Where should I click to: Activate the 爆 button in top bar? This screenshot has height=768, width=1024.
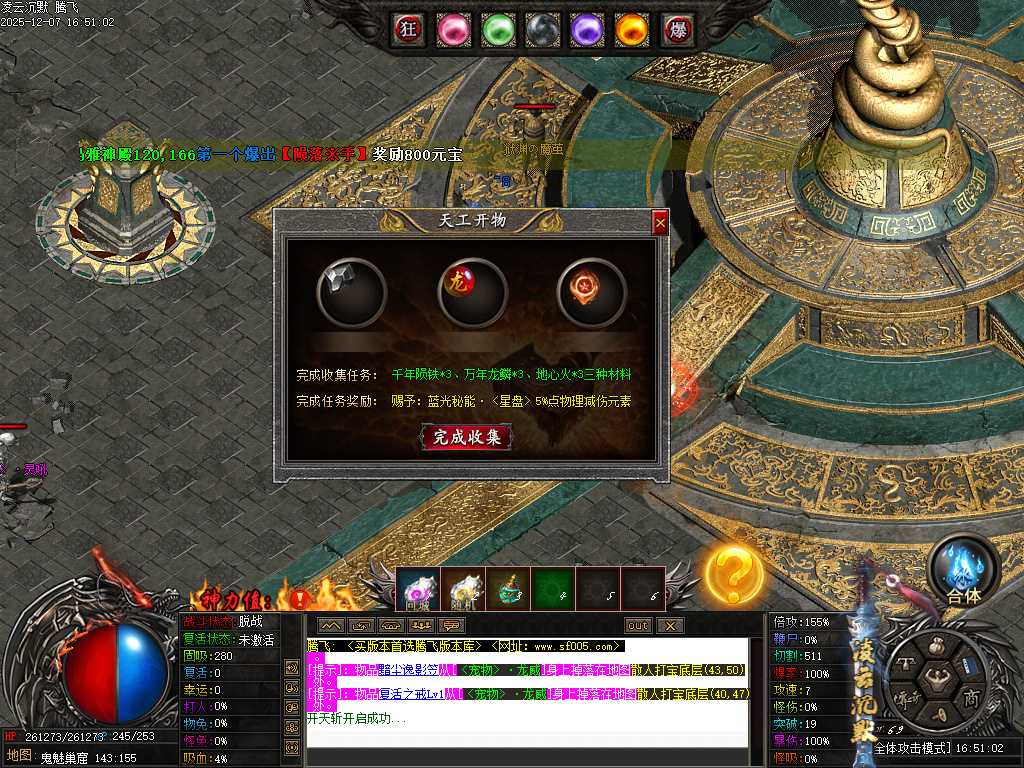679,29
